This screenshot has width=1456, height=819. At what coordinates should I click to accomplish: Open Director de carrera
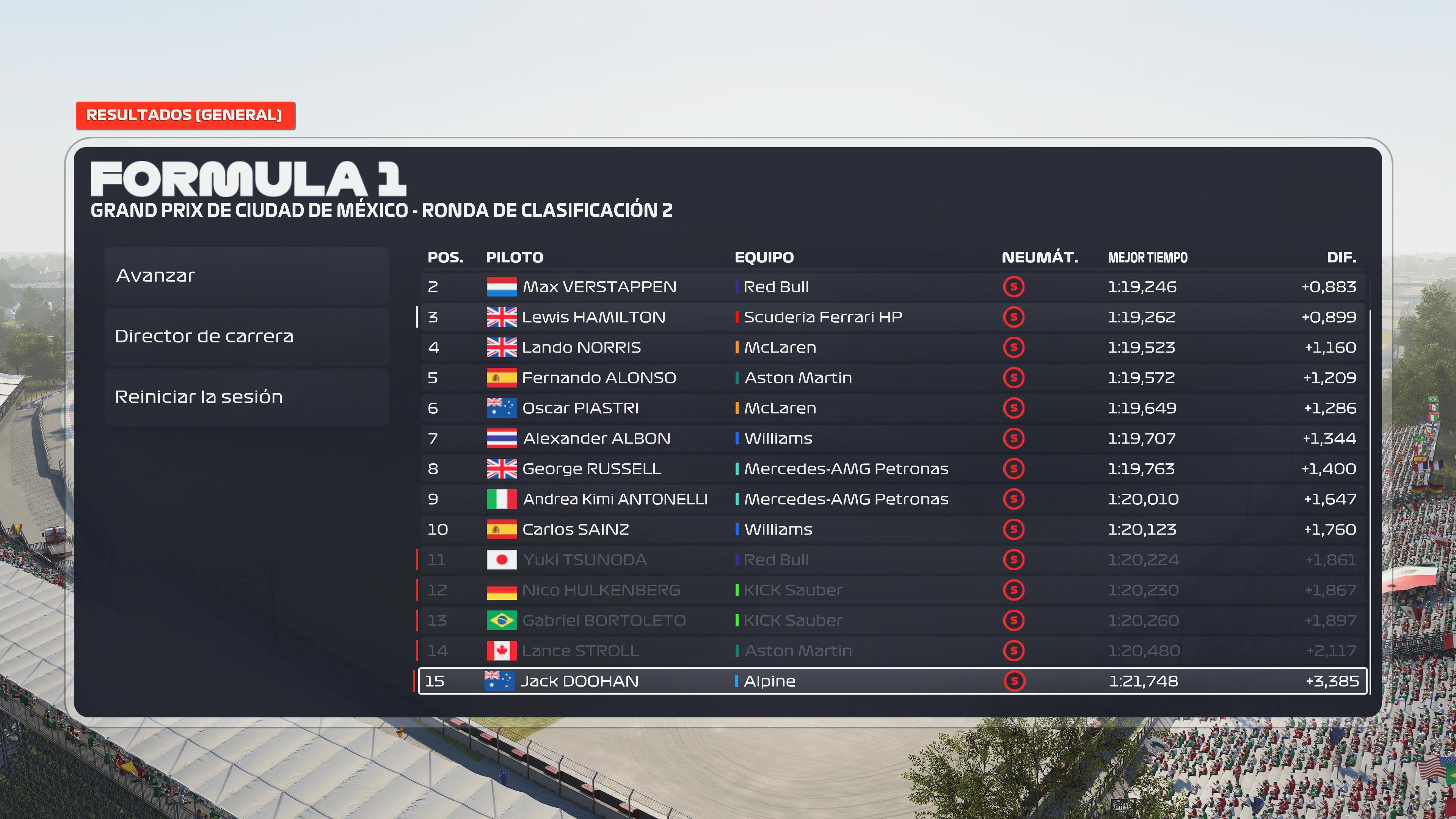click(246, 336)
